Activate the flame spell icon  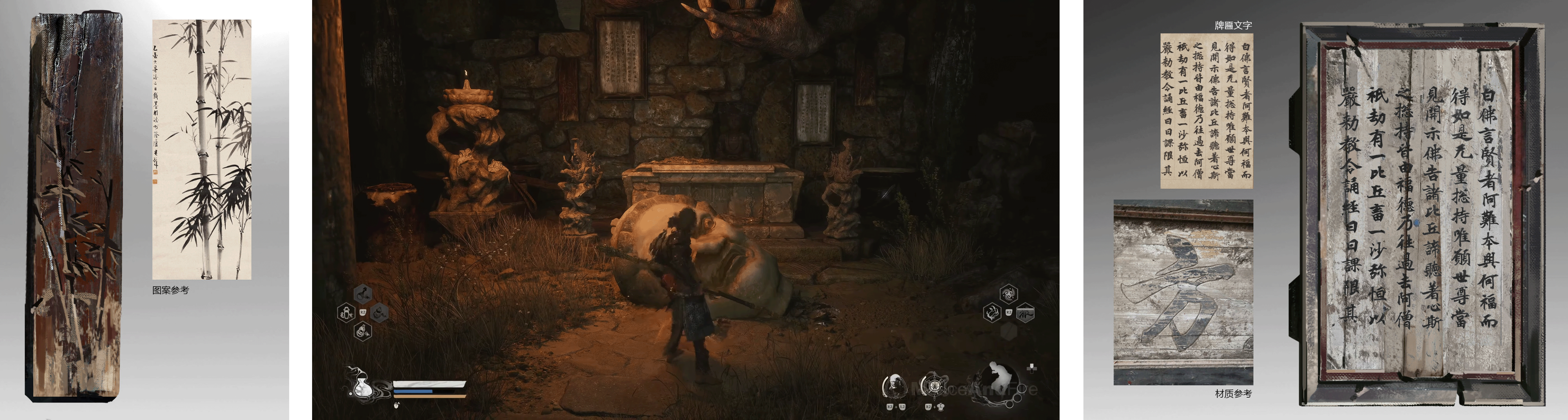click(992, 313)
